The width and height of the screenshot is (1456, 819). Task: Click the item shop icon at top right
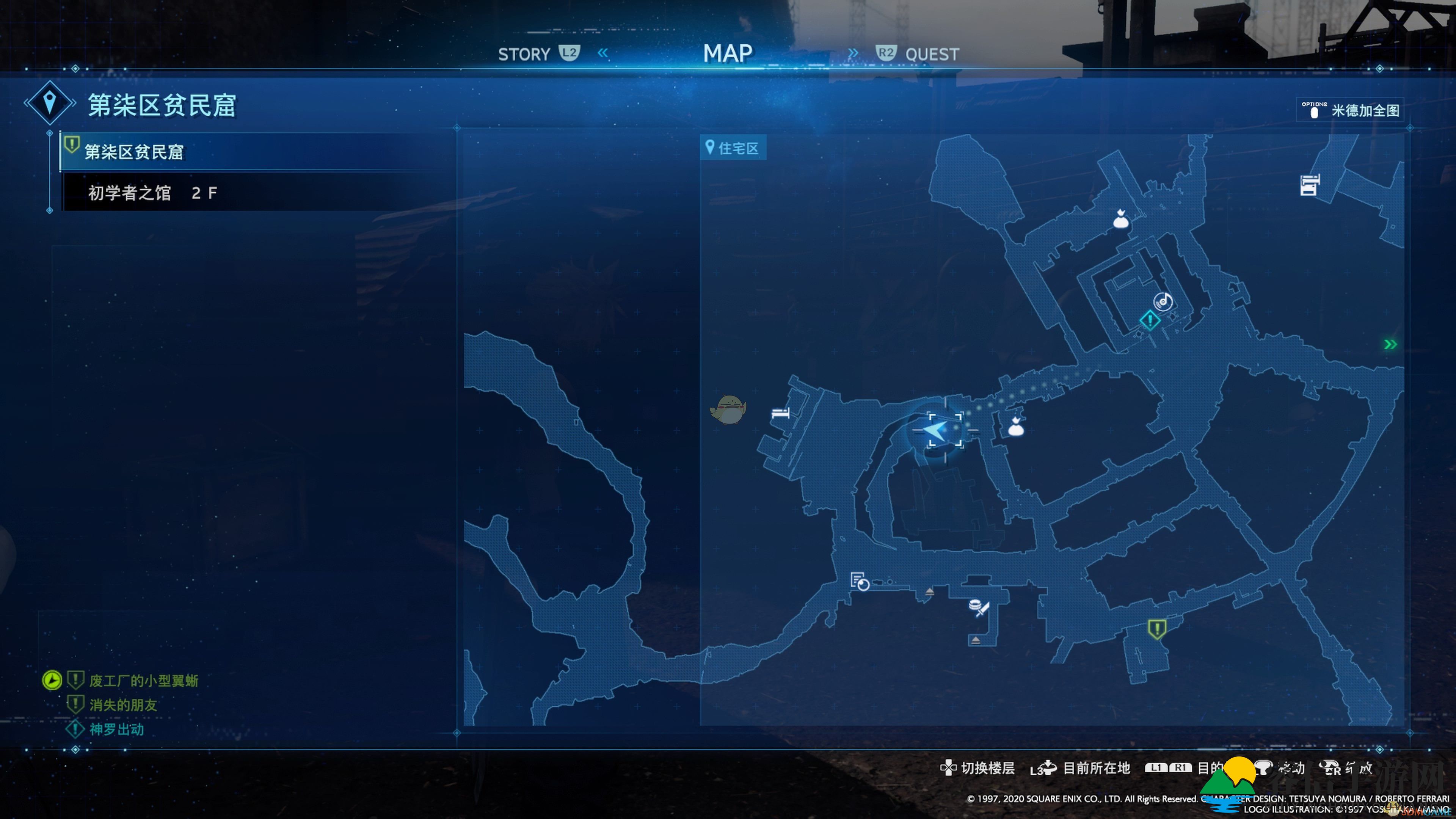click(1309, 185)
